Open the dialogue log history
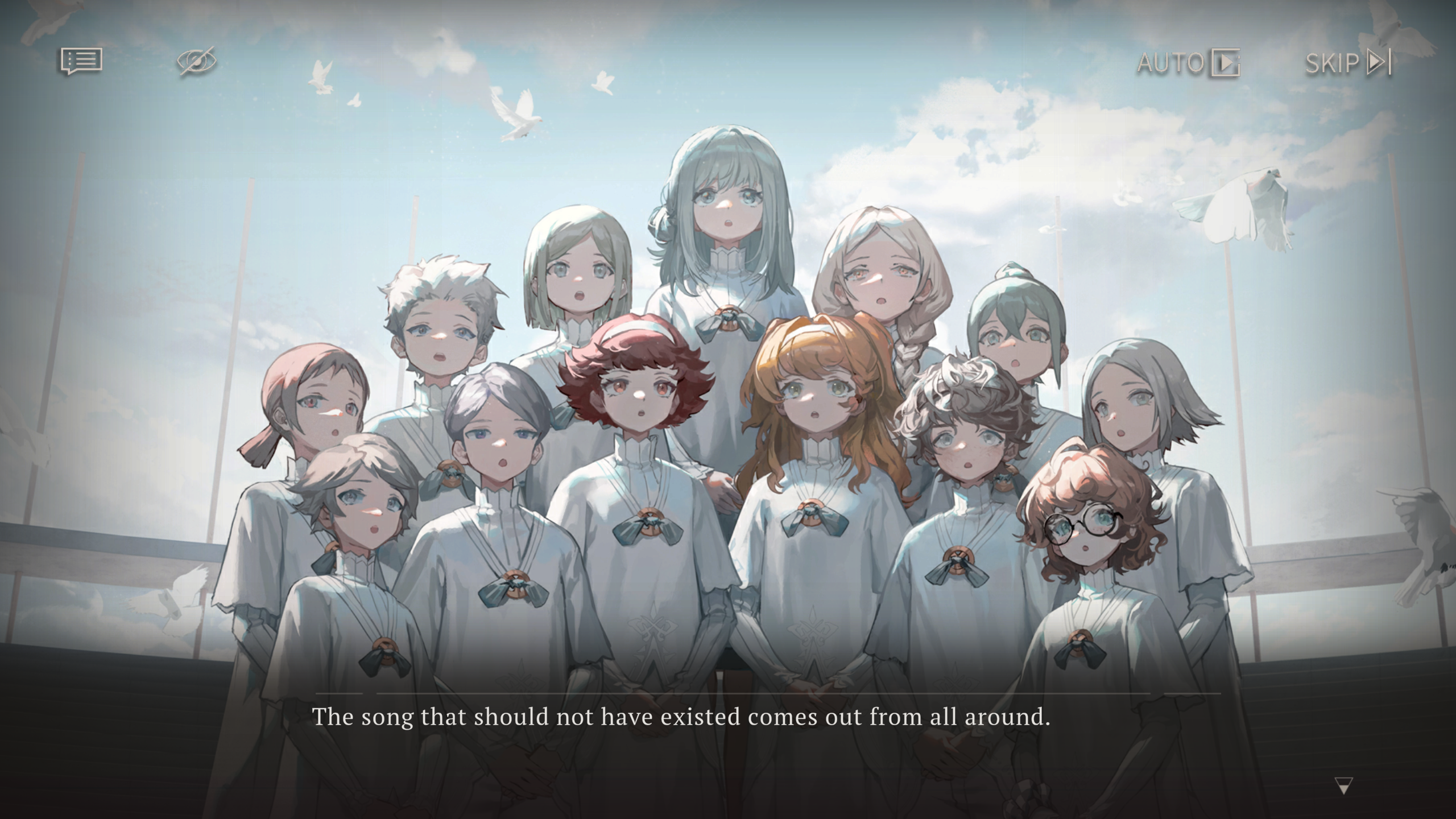This screenshot has width=1456, height=819. click(82, 61)
